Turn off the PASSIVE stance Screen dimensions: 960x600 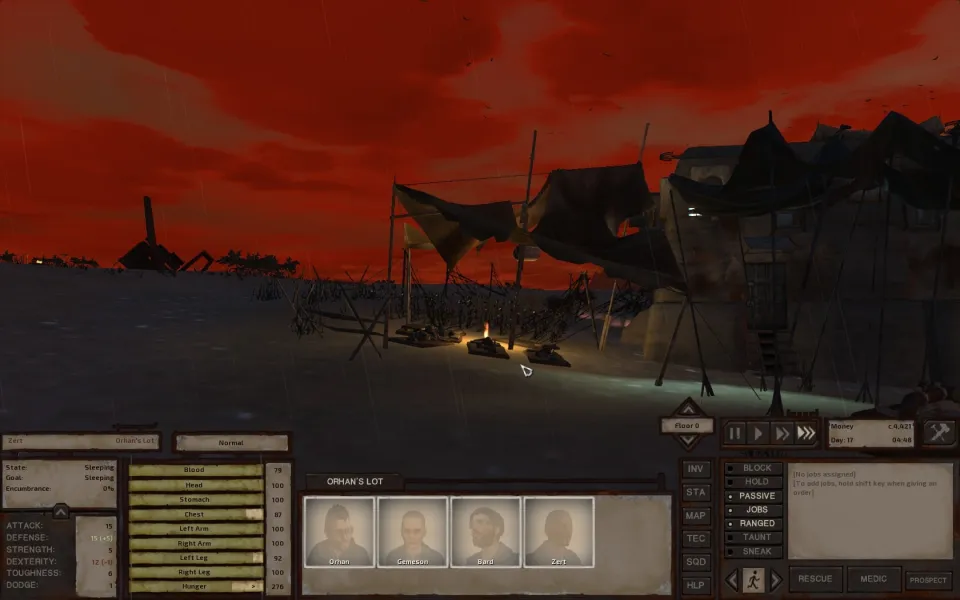756,496
